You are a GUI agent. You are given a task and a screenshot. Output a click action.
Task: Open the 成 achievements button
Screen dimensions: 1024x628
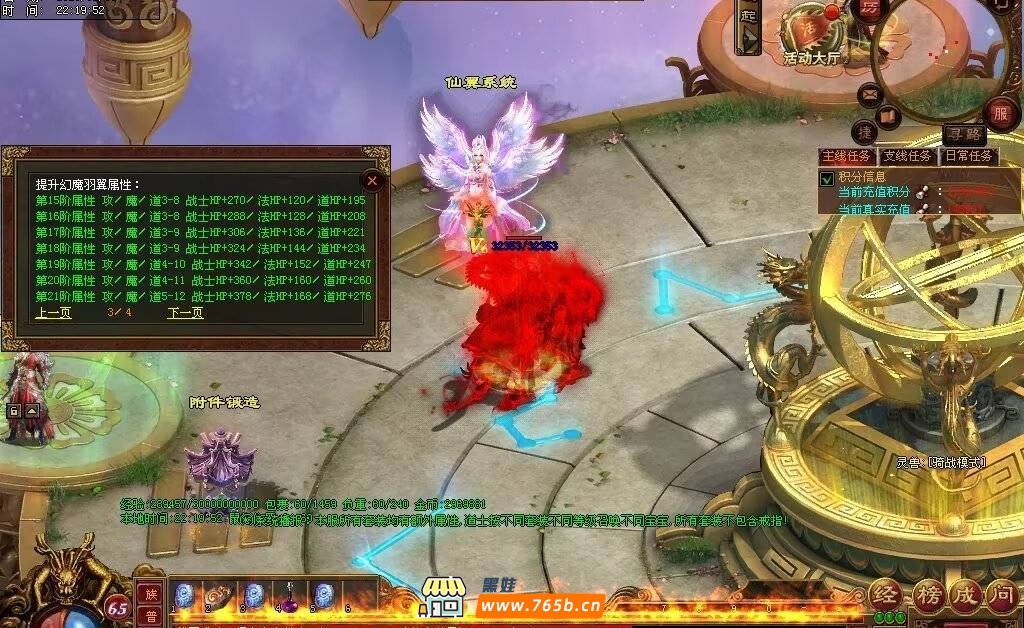967,596
